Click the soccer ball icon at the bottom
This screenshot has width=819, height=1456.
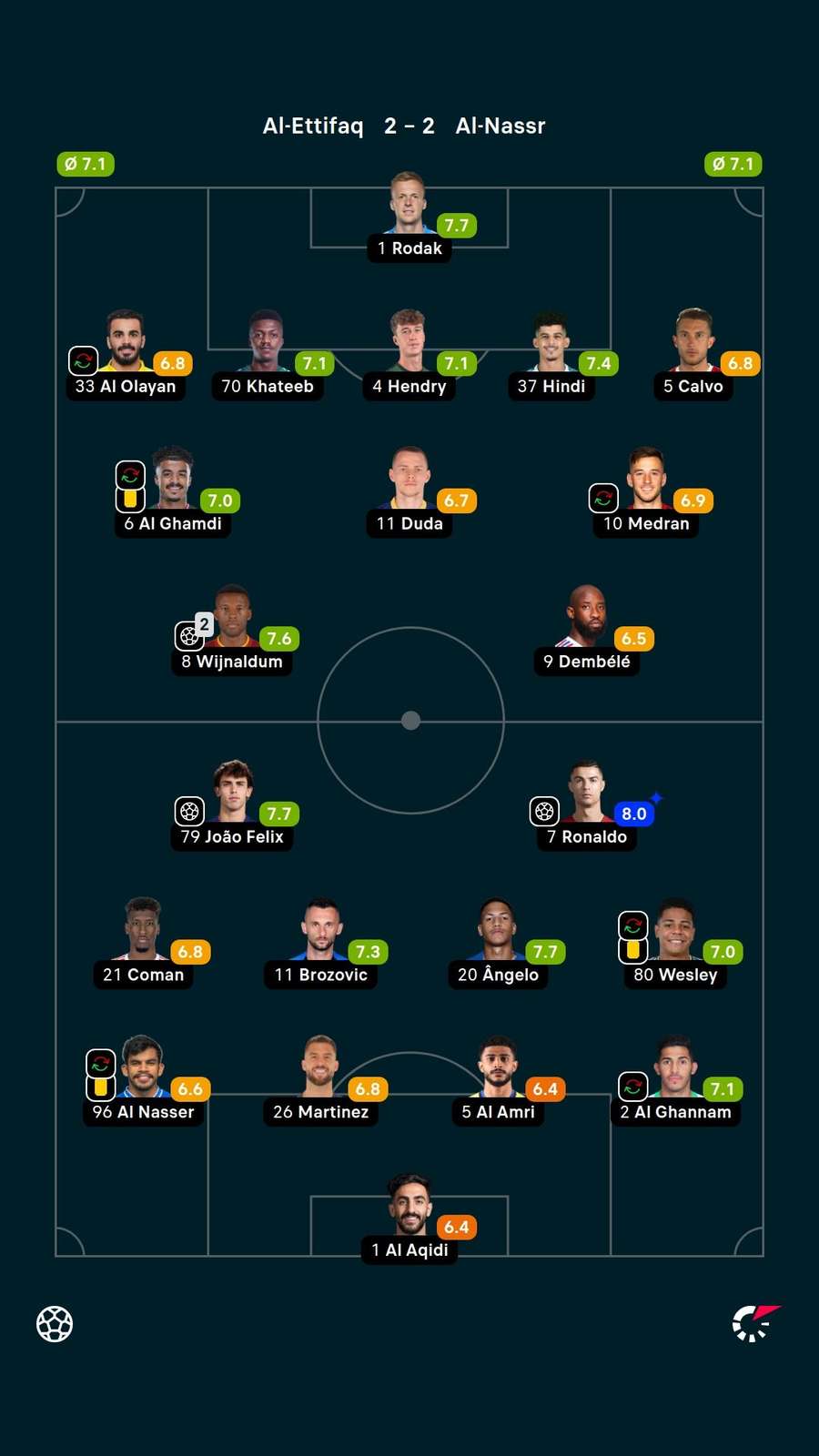(55, 1324)
